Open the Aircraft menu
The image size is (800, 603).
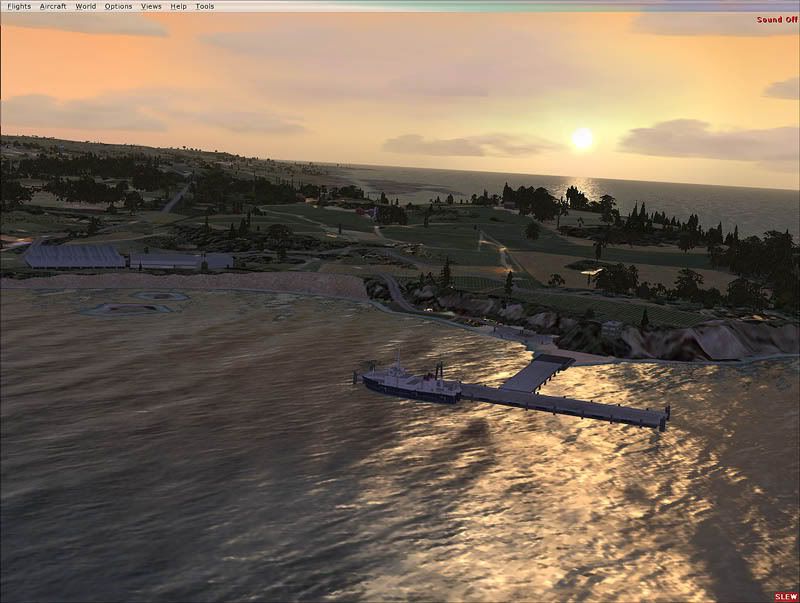coord(53,6)
